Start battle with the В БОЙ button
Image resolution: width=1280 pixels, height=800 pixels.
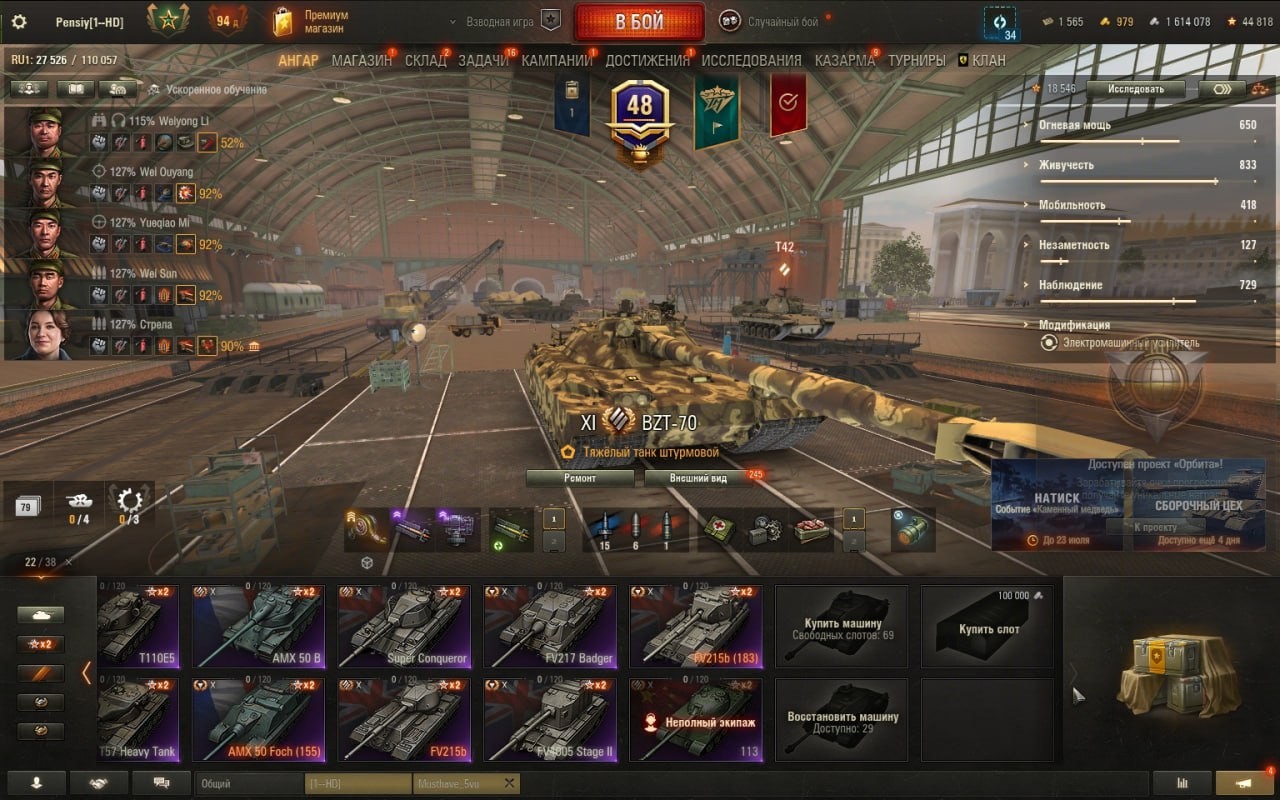click(638, 22)
